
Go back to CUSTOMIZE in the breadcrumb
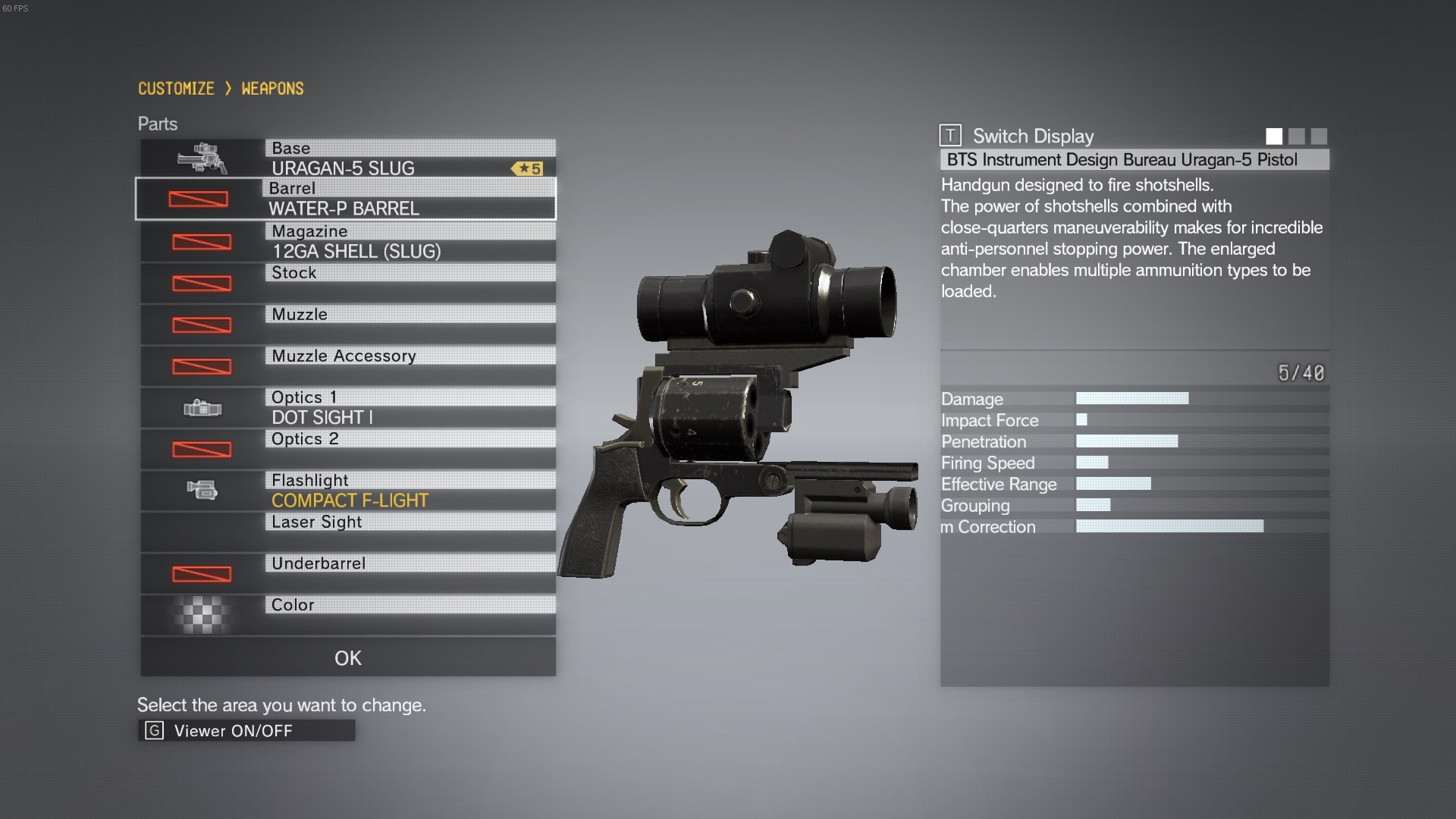pyautogui.click(x=176, y=89)
